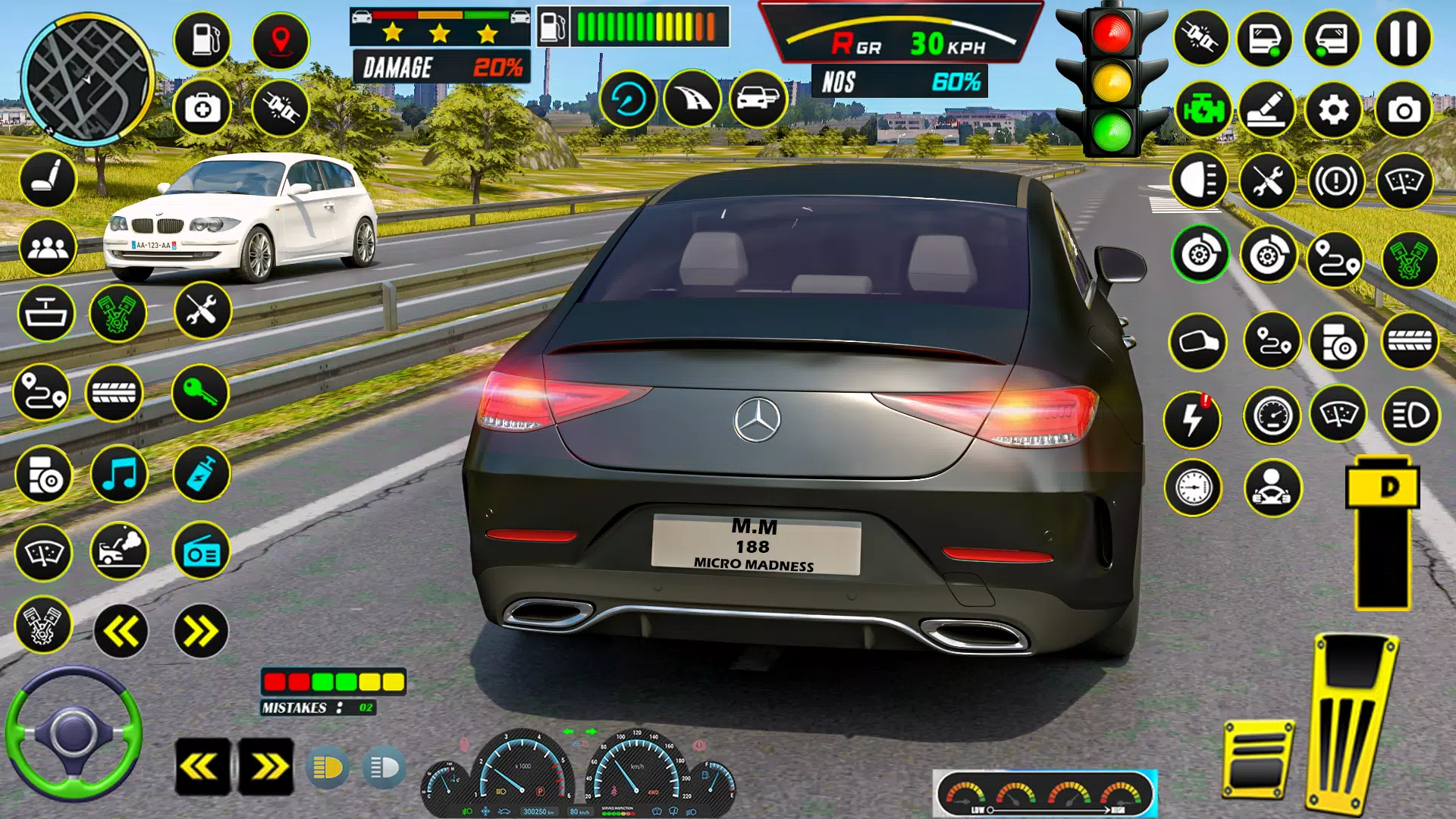
Task: Toggle the music note button
Action: point(120,475)
